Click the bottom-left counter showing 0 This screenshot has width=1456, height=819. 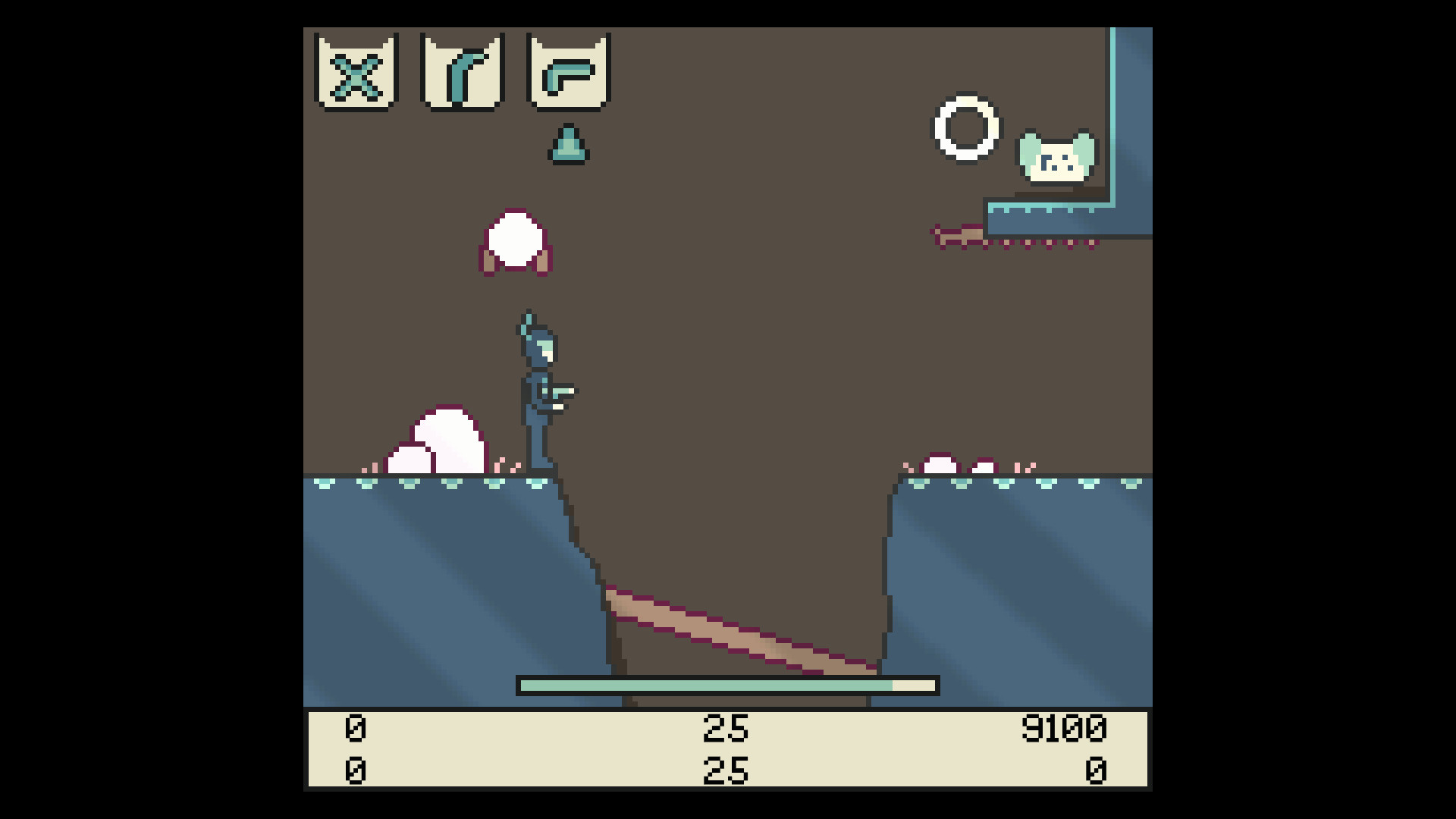[x=355, y=771]
